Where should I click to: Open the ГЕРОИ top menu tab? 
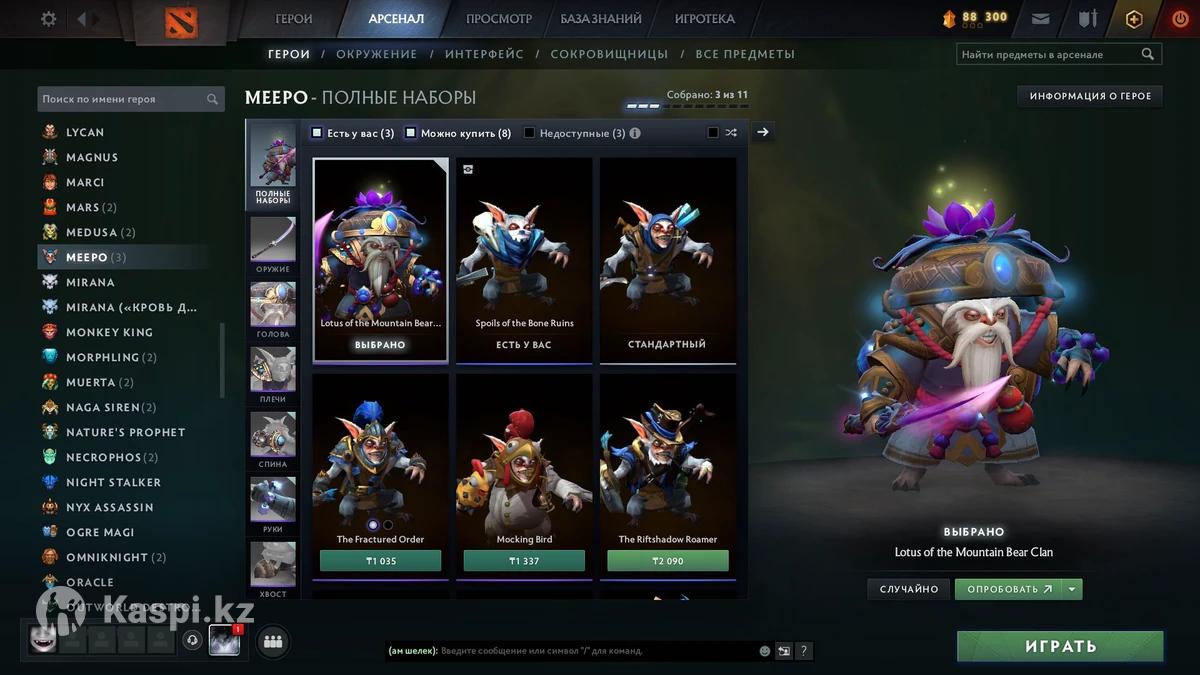[x=294, y=19]
